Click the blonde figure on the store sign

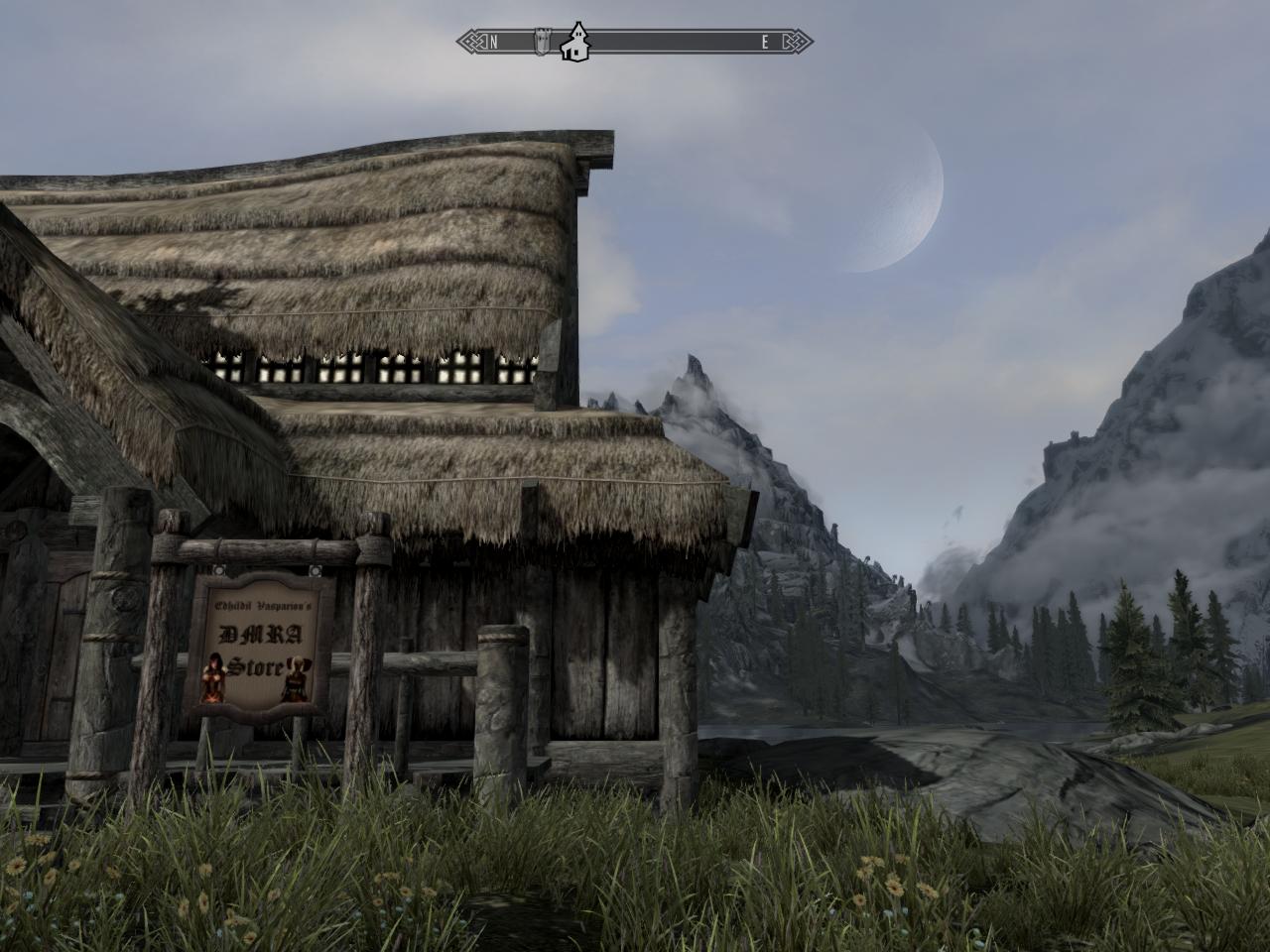297,680
